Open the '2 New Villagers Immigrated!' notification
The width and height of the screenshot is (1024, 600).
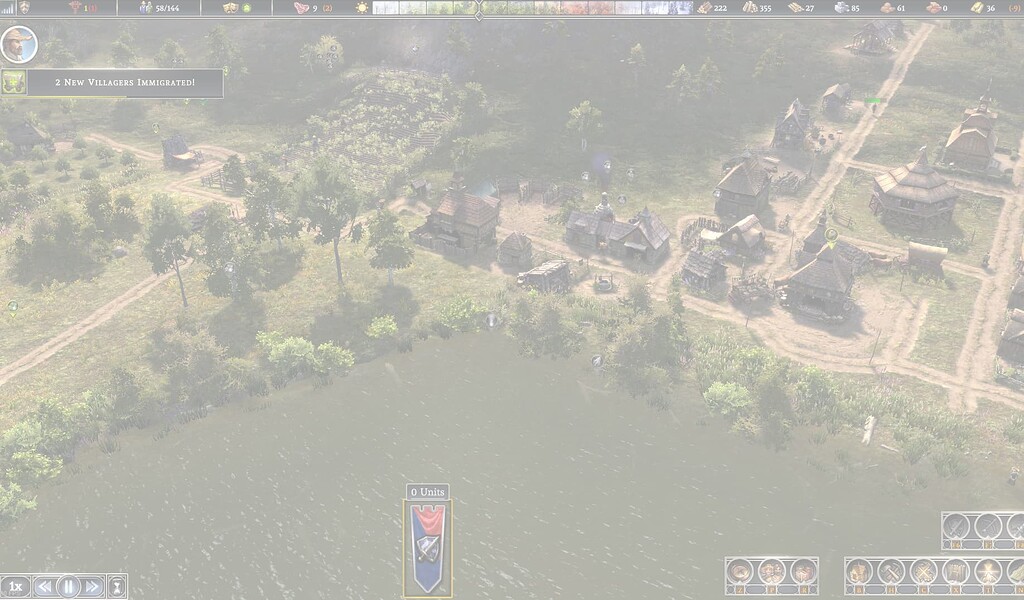click(124, 82)
